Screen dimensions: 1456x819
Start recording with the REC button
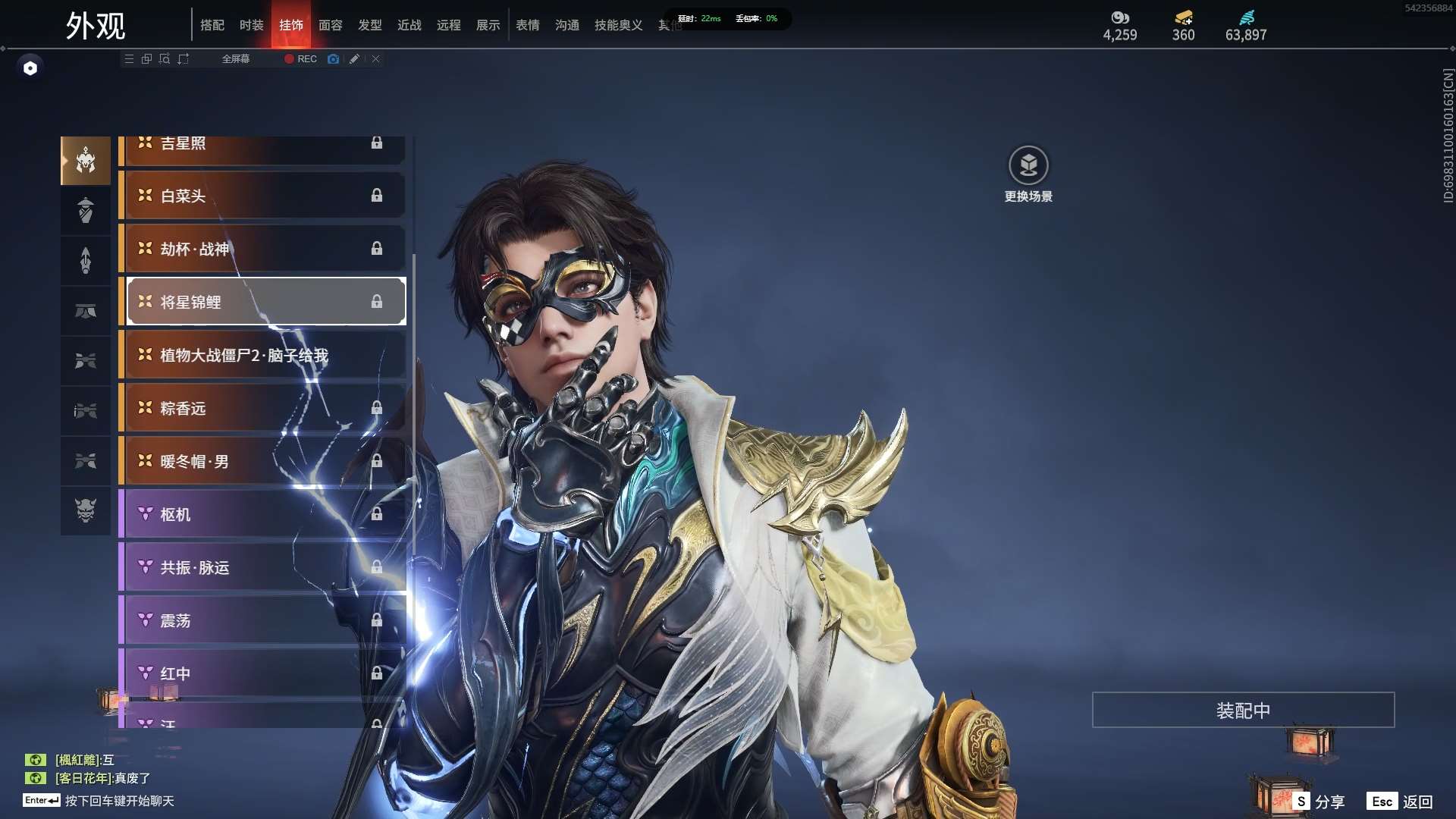coord(301,58)
